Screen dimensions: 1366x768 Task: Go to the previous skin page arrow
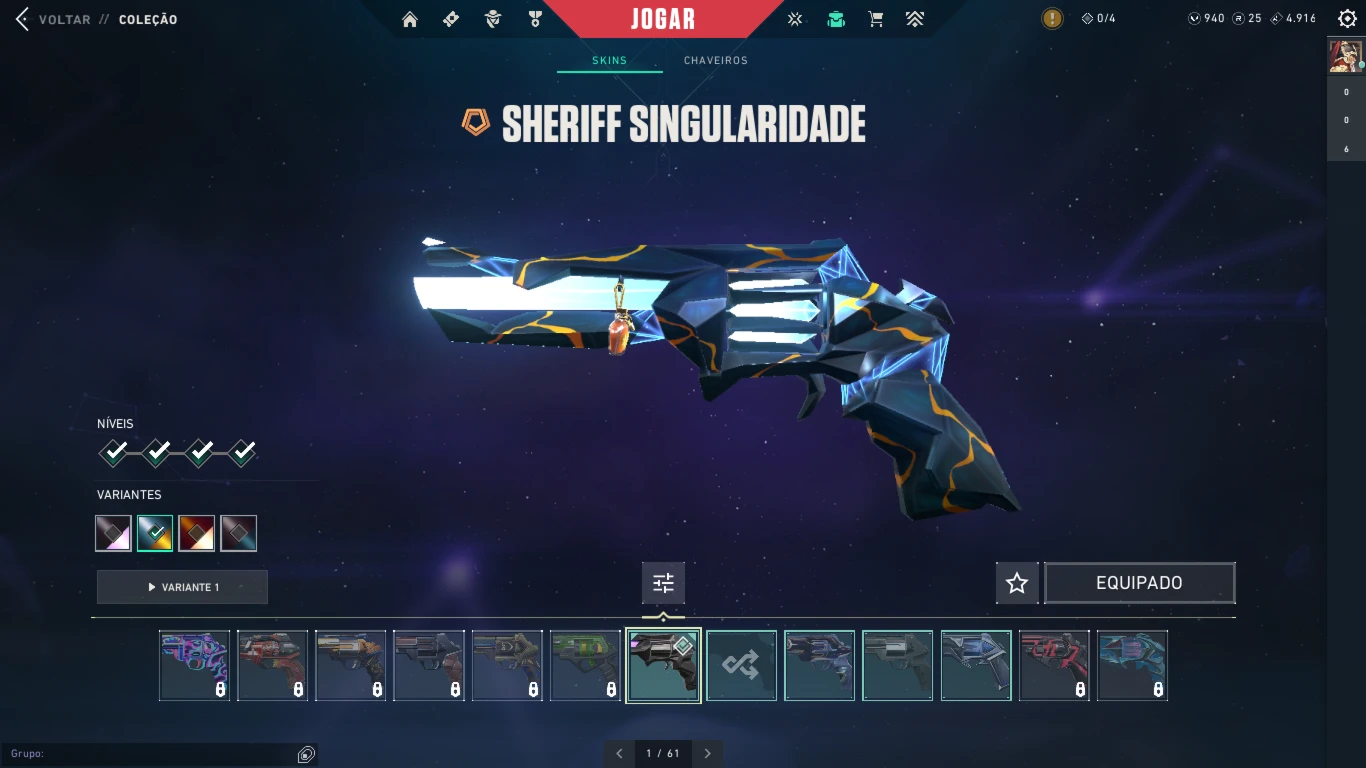[619, 753]
